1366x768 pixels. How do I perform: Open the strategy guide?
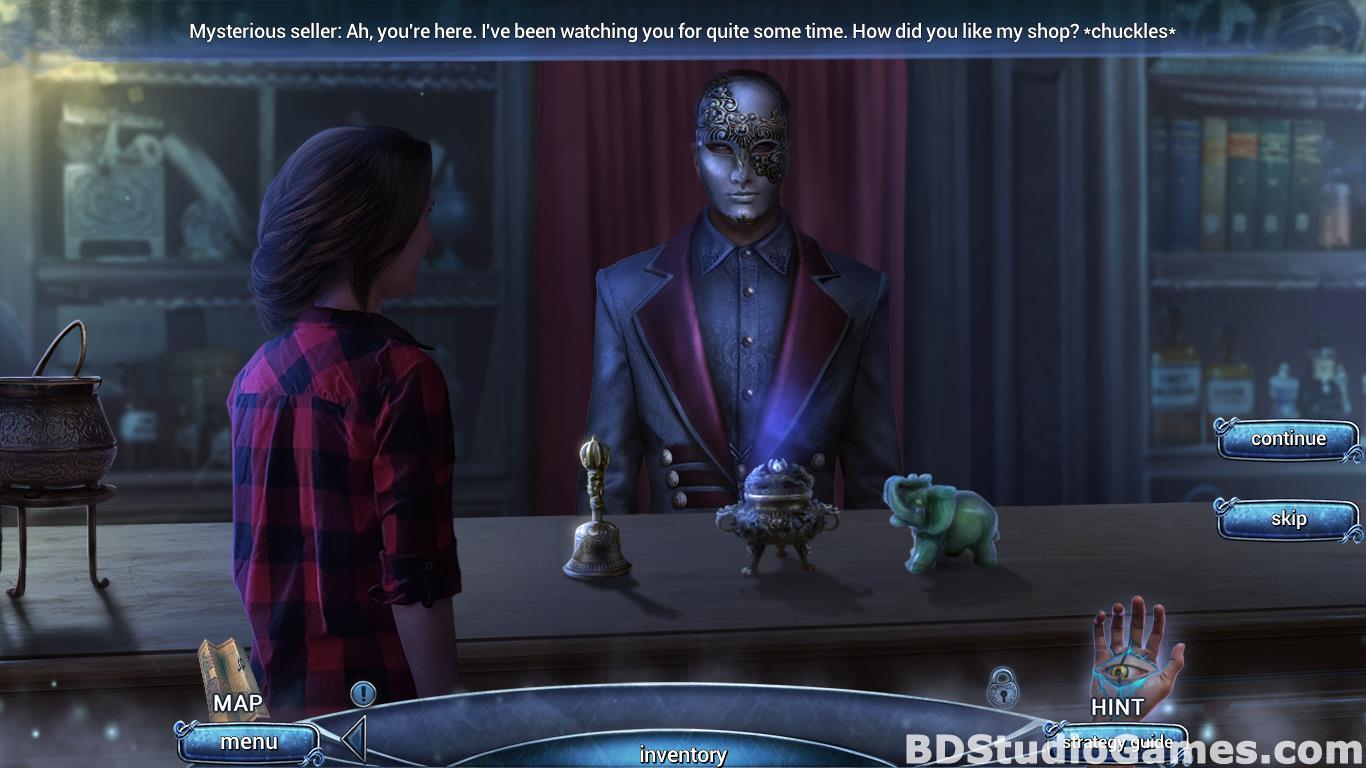coord(1116,742)
